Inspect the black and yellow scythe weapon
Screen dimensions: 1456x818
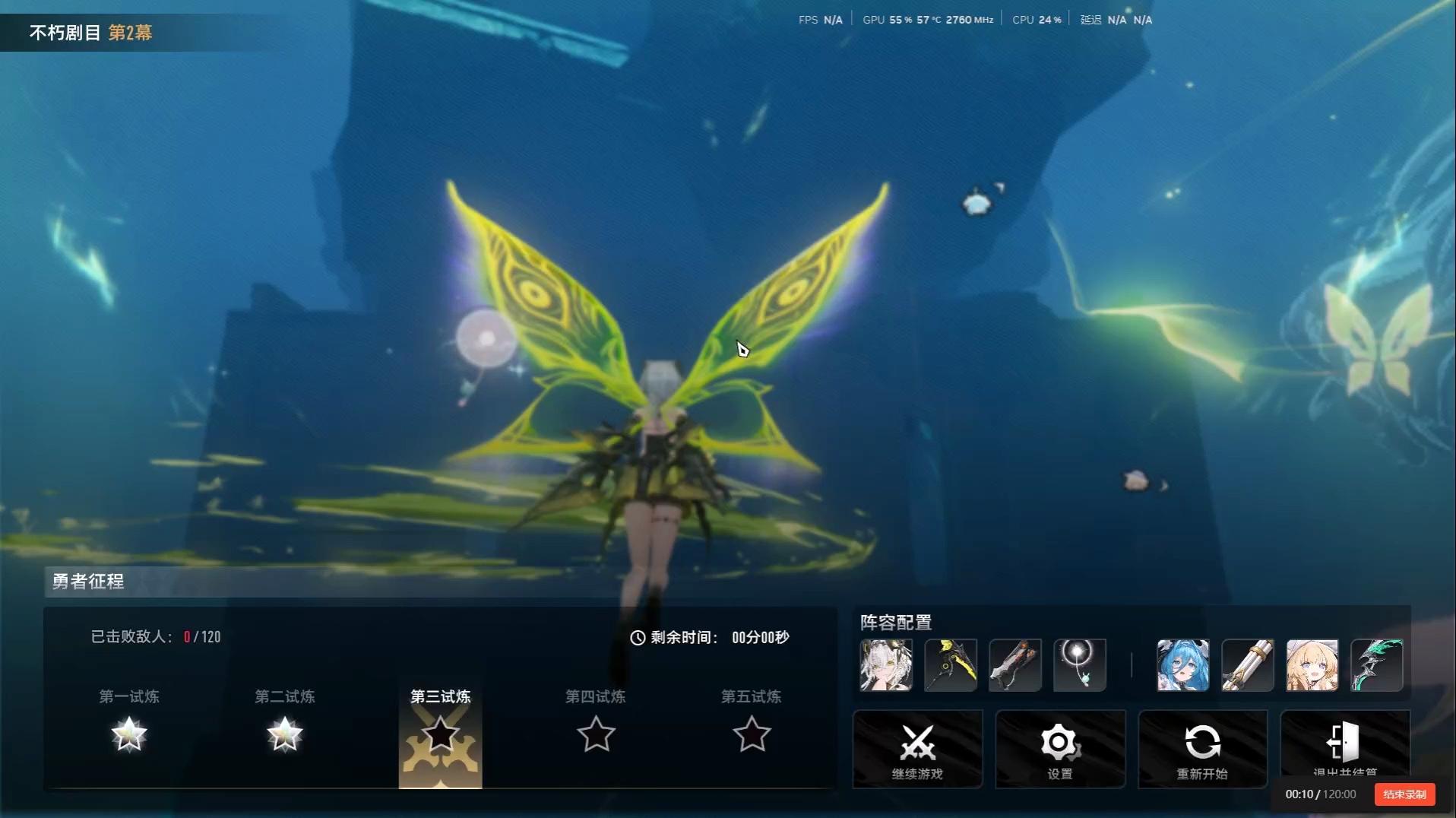[x=951, y=665]
